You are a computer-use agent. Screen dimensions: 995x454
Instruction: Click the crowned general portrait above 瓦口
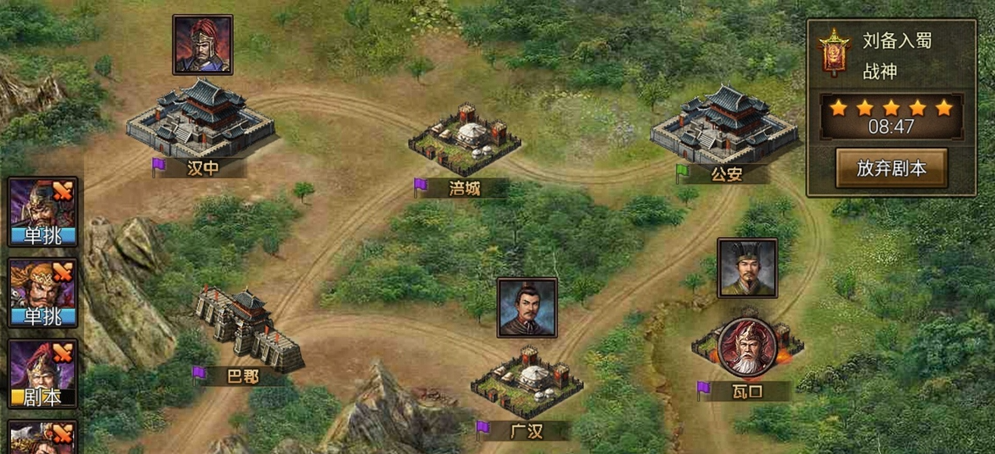[x=746, y=268]
